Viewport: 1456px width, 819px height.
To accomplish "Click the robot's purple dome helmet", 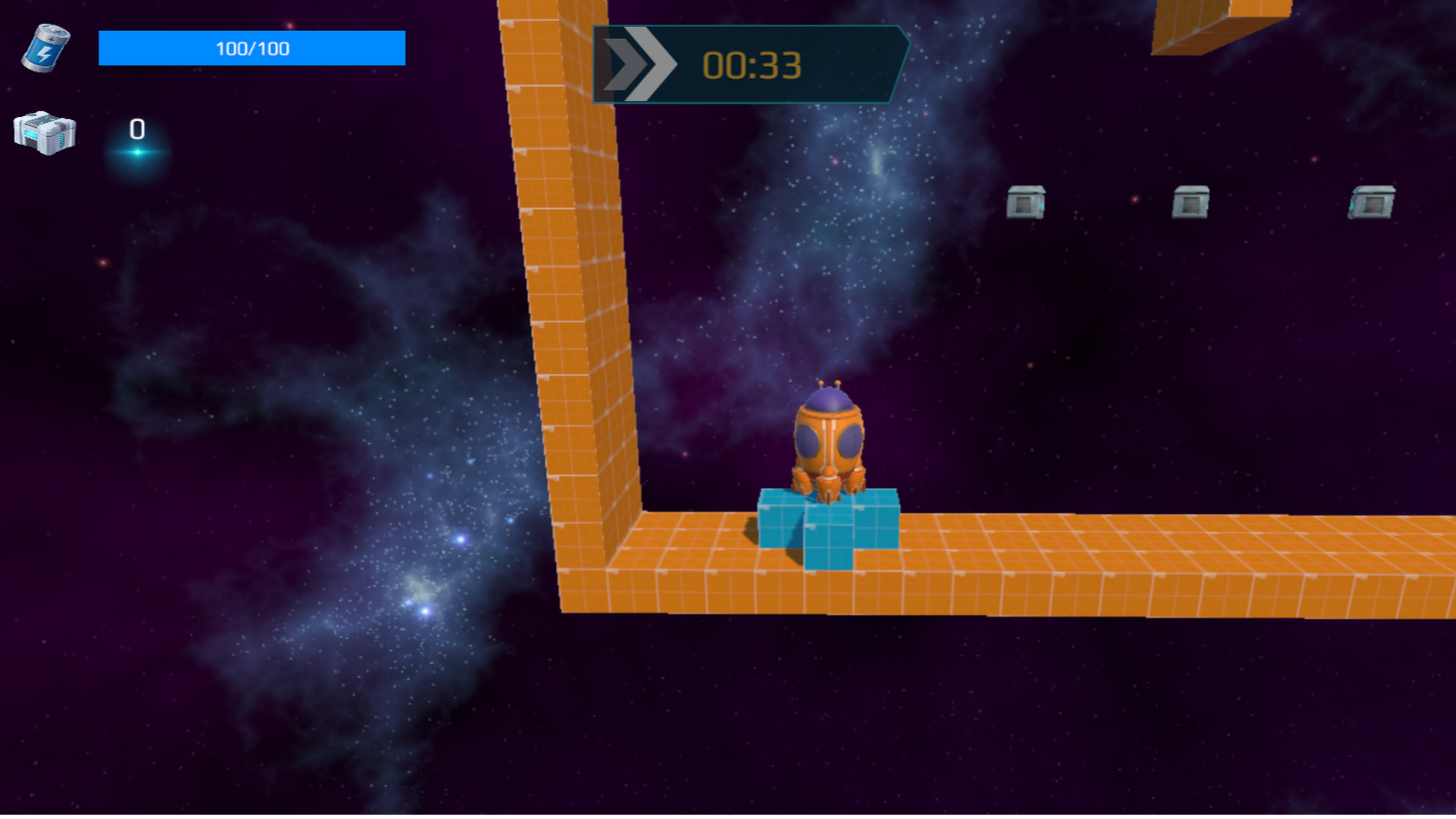I will click(x=827, y=400).
